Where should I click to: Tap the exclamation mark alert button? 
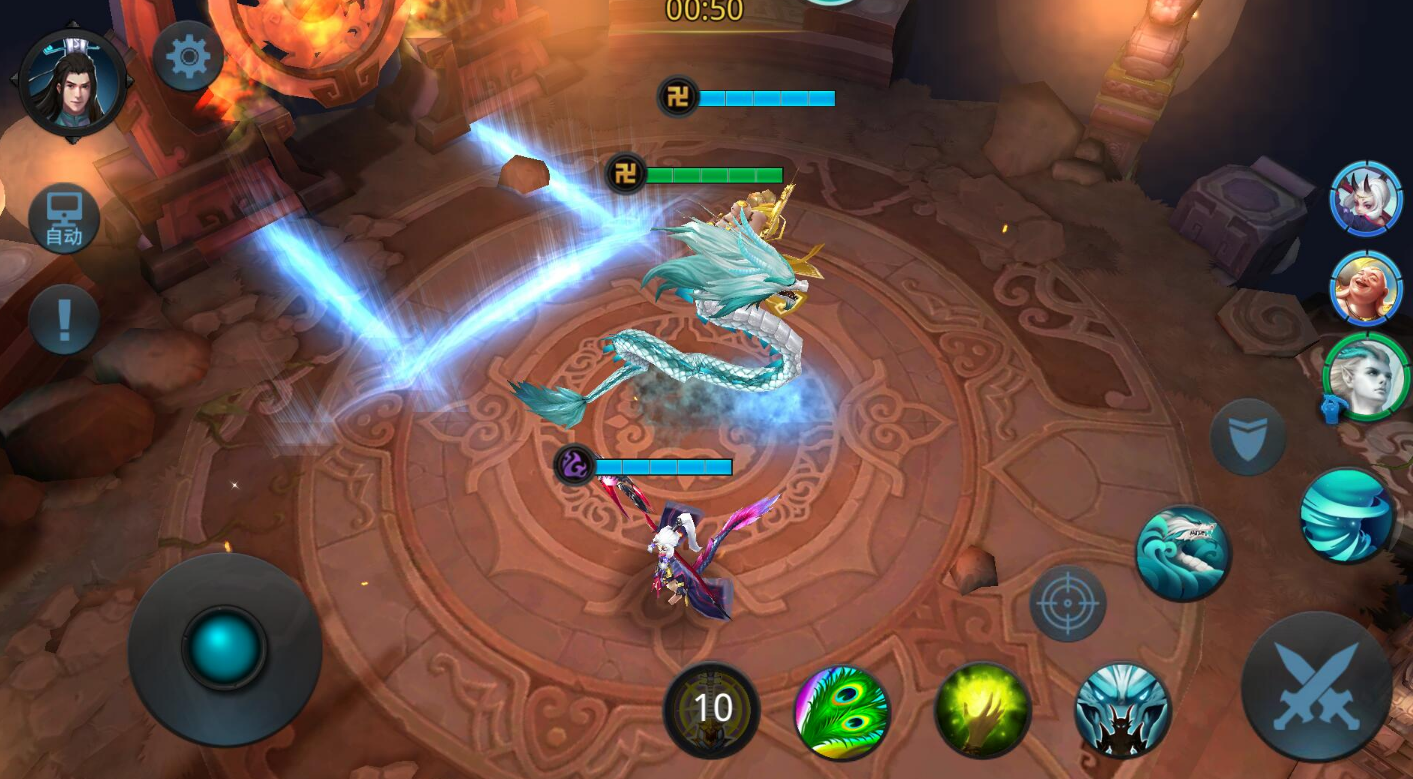[64, 320]
